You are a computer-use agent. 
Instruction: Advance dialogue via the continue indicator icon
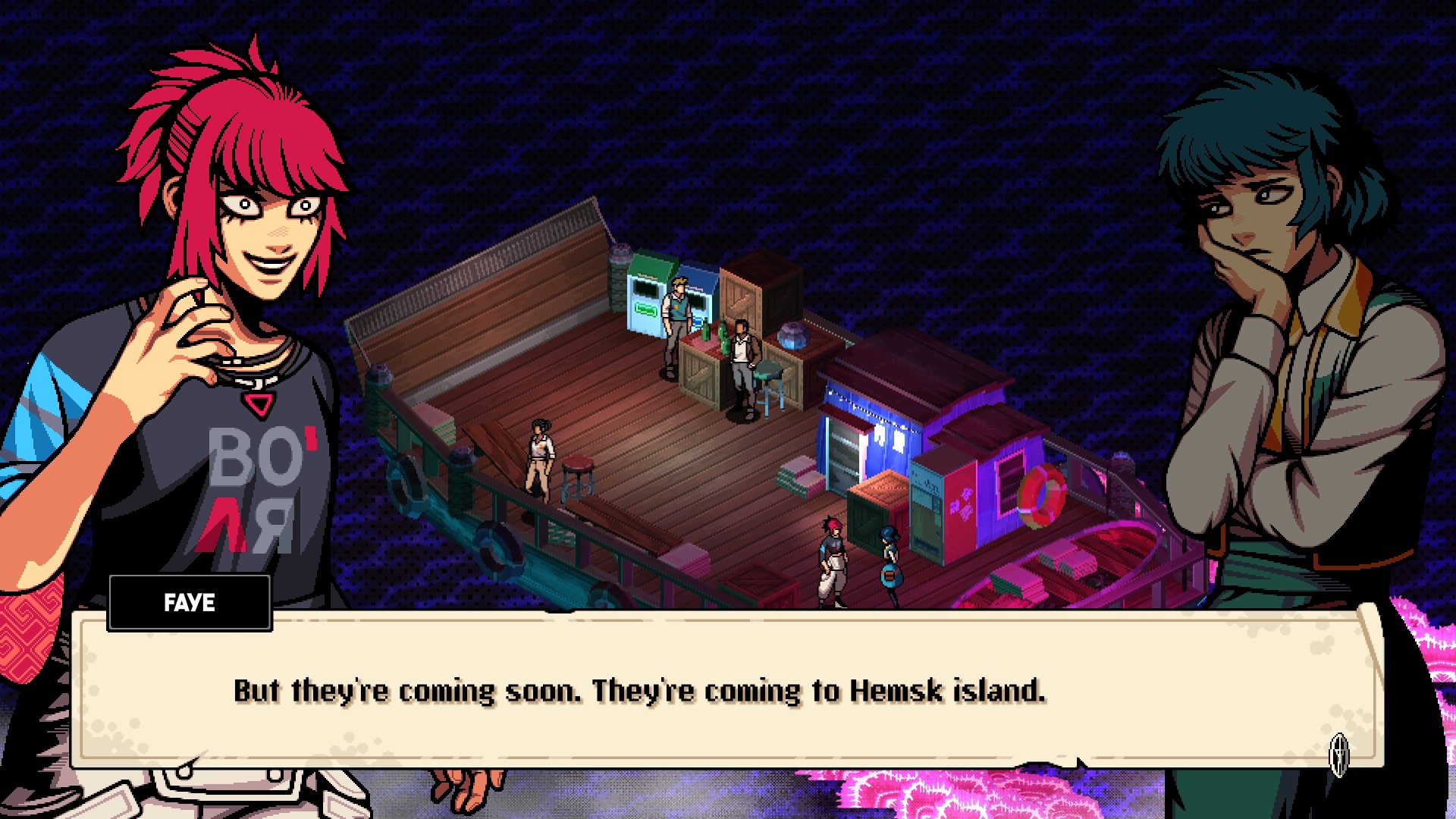point(1339,752)
